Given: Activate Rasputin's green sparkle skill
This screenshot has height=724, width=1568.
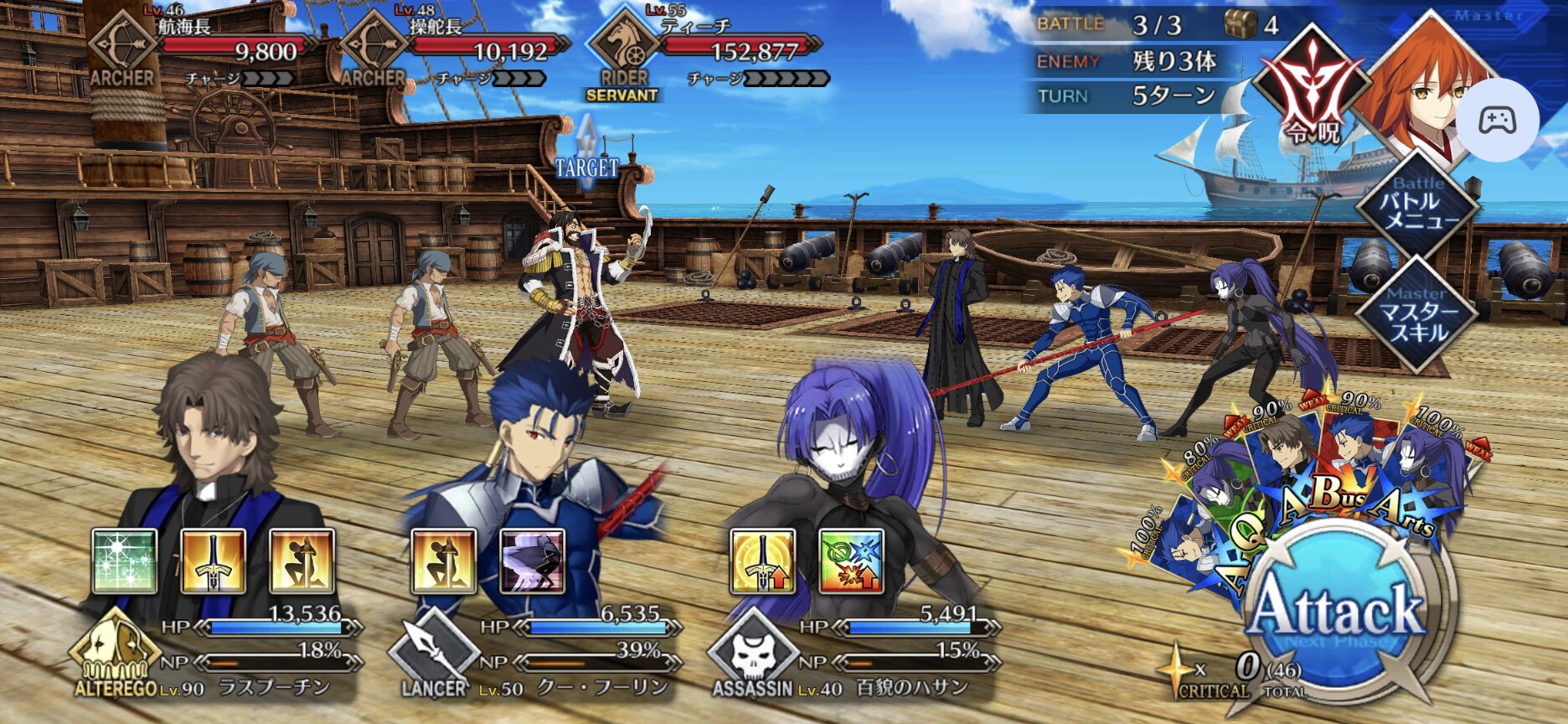Looking at the screenshot, I should tap(124, 561).
